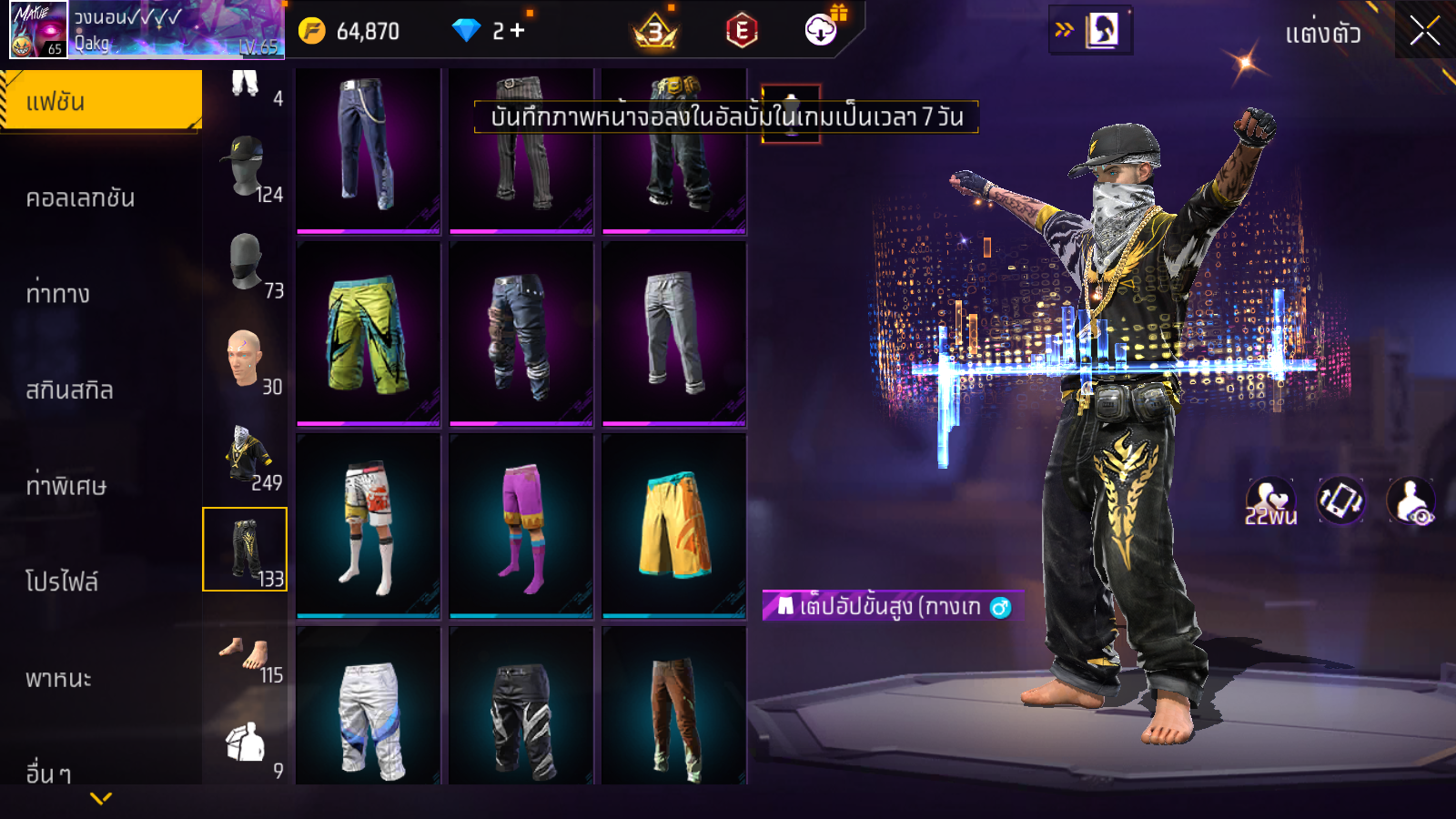
Task: Equip the yellow-green graffiti shorts
Action: [369, 334]
